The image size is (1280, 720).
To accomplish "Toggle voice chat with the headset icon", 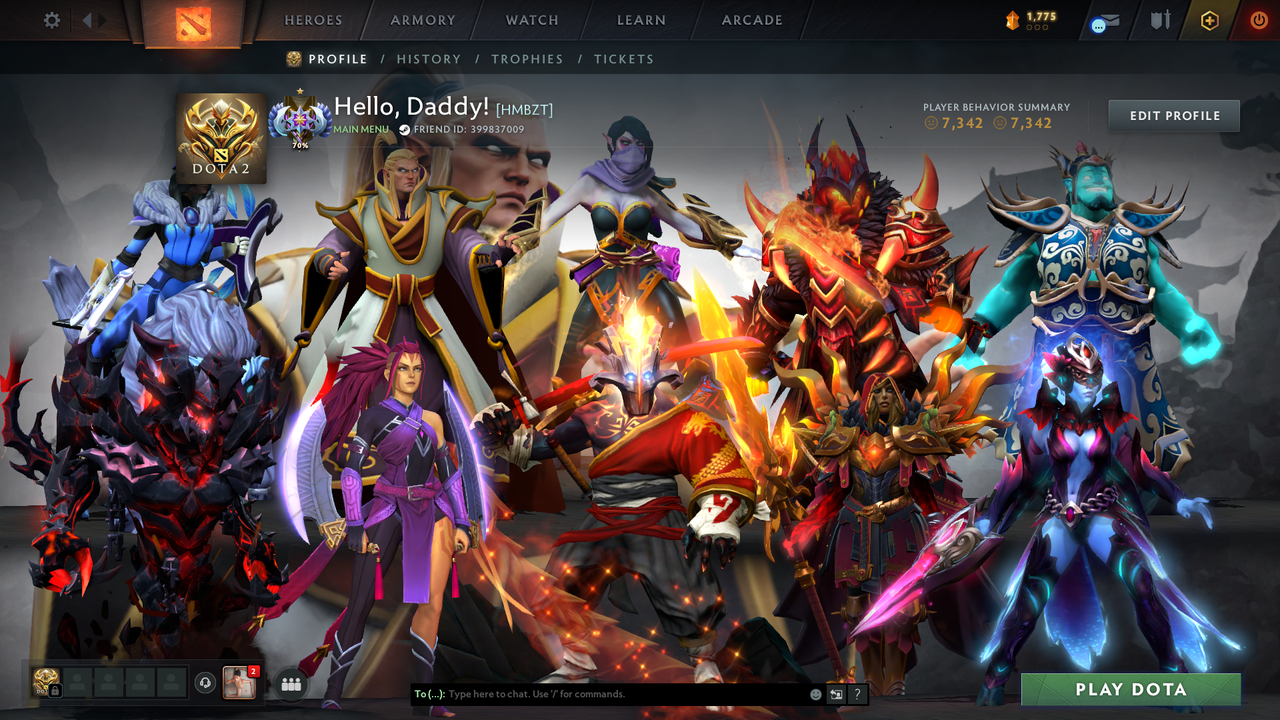I will point(204,683).
